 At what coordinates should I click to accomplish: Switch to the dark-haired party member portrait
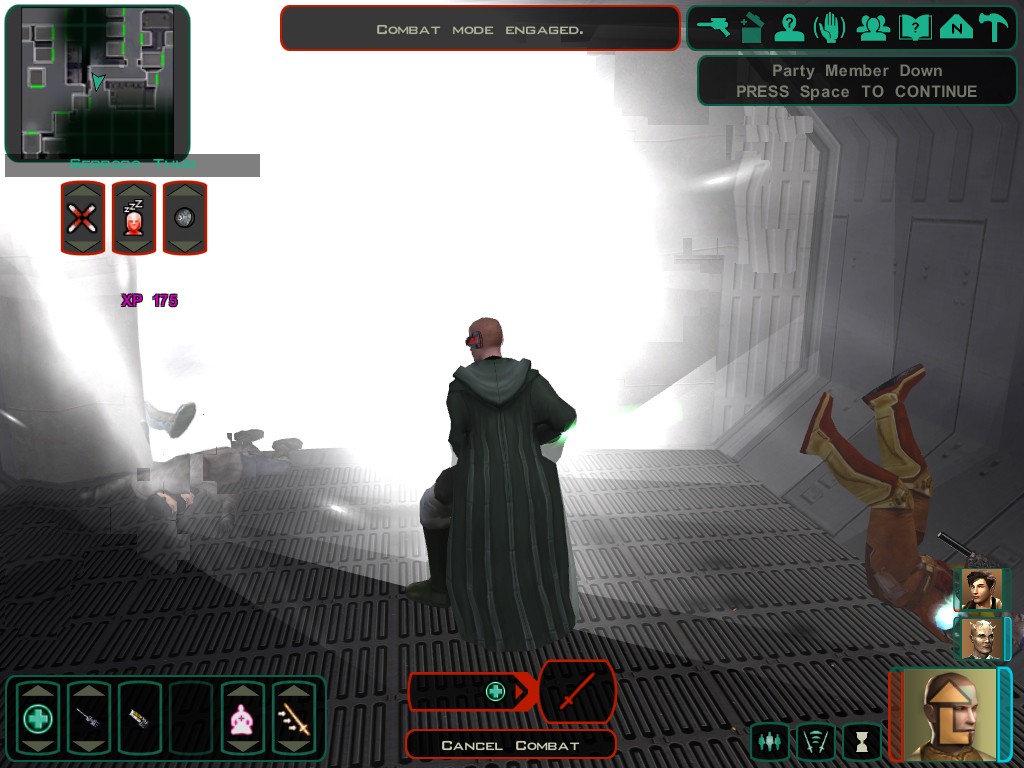[x=981, y=589]
